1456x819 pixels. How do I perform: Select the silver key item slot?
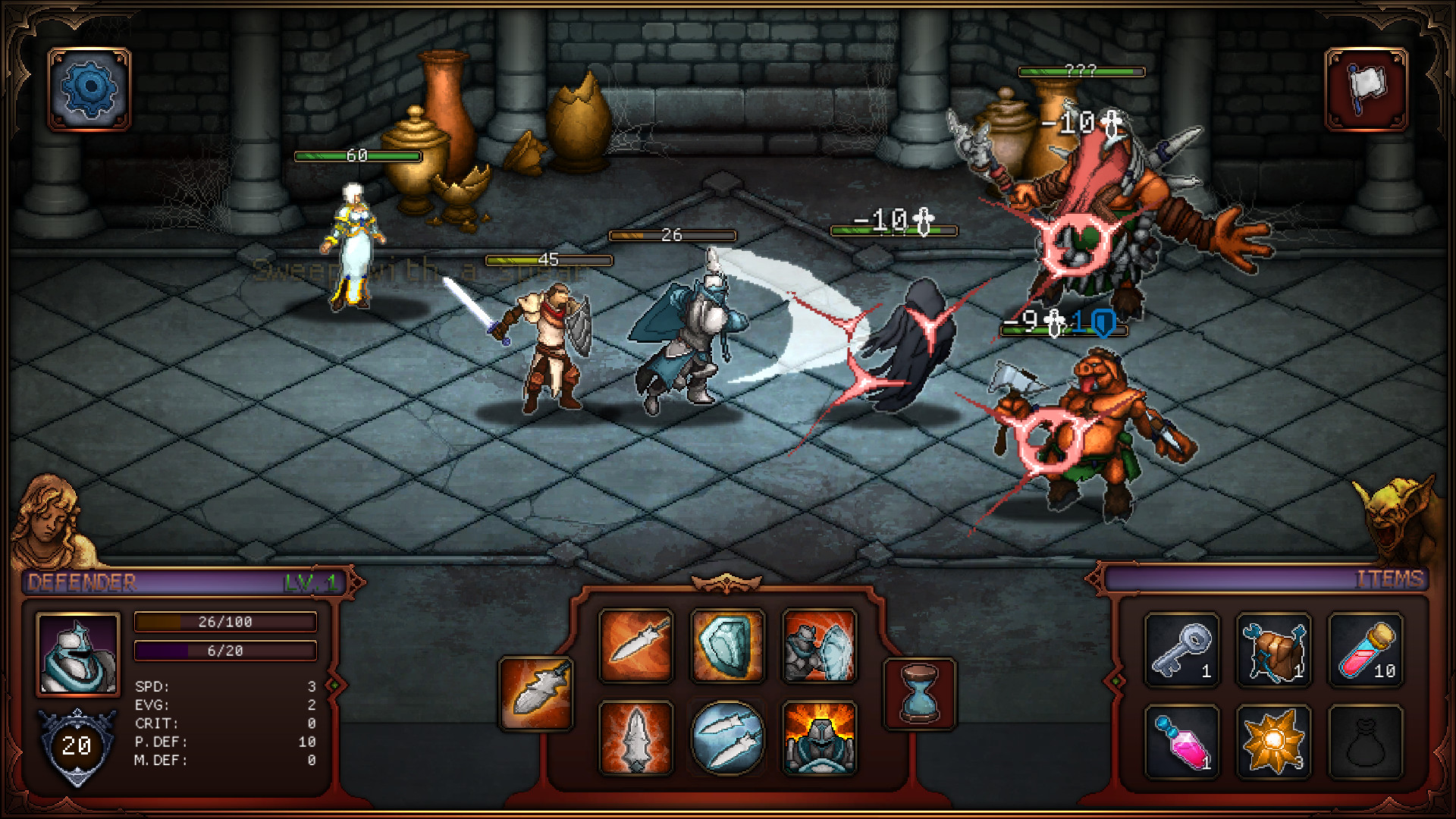(x=1181, y=651)
